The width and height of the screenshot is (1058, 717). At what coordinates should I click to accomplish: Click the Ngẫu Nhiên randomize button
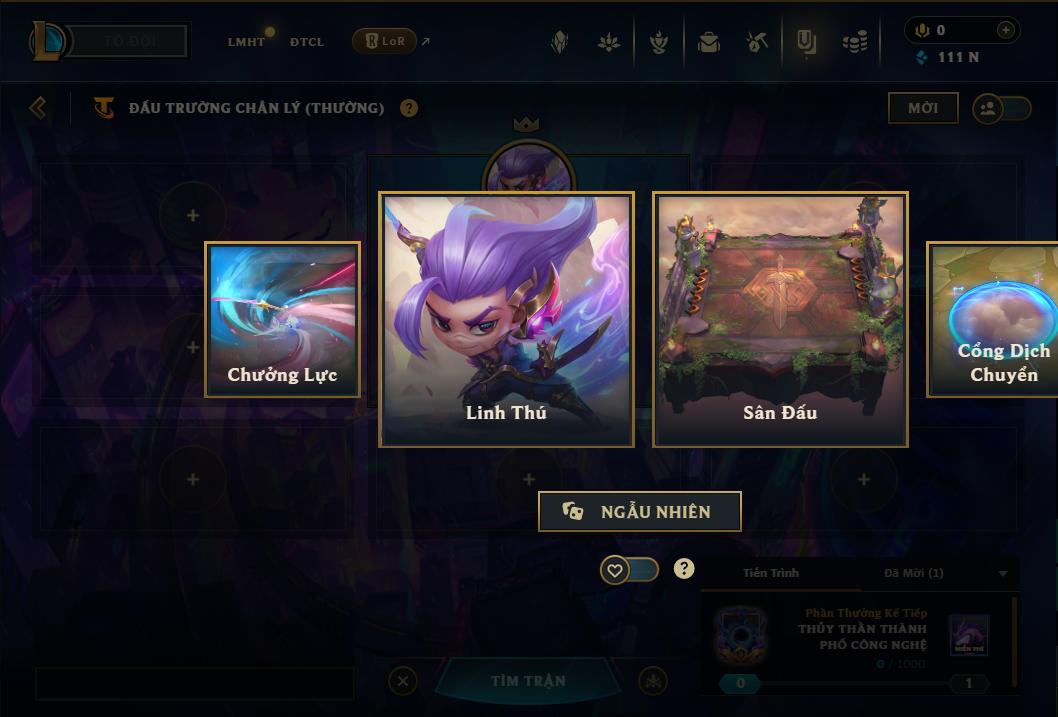tap(640, 511)
